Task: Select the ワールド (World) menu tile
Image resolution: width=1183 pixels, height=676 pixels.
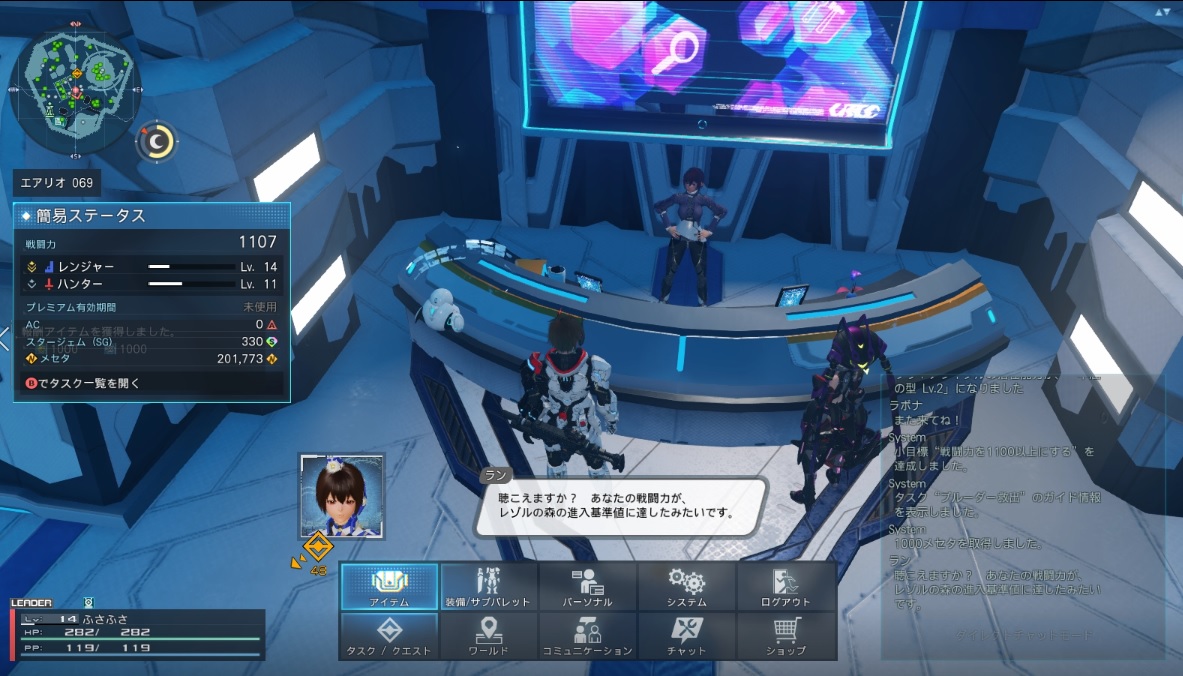Action: tap(488, 636)
